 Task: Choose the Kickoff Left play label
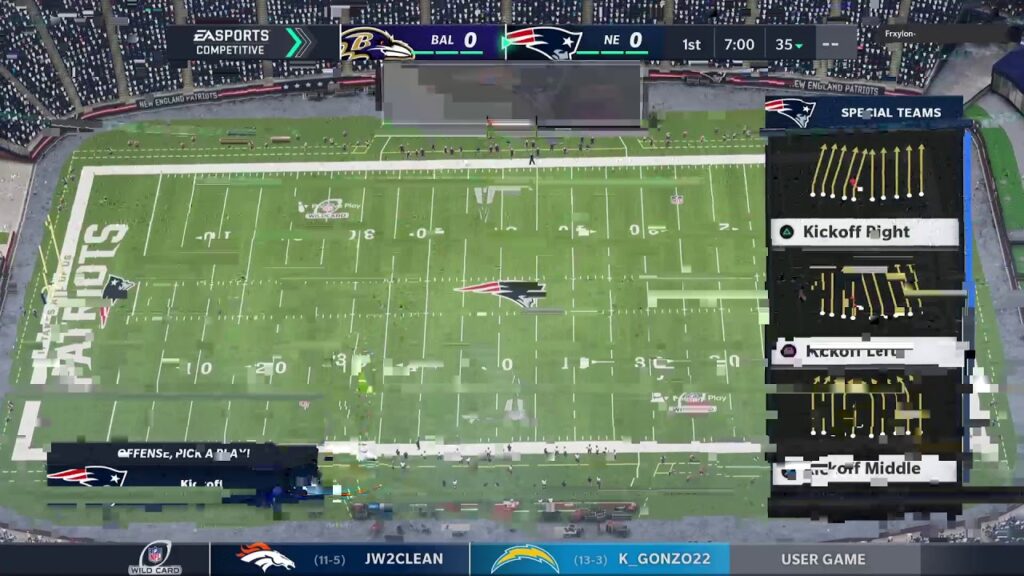coord(865,351)
